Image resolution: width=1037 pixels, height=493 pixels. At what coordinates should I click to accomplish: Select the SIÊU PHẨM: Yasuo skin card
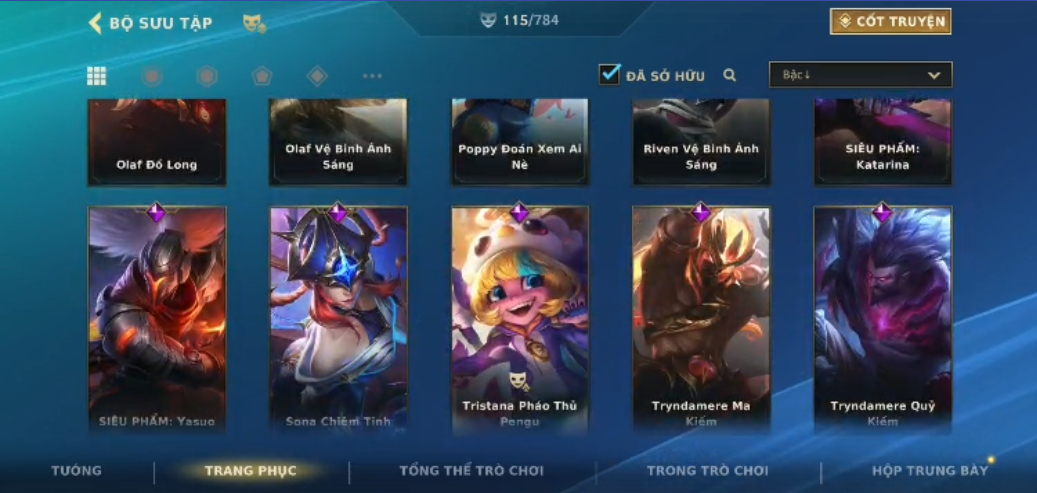(x=157, y=318)
